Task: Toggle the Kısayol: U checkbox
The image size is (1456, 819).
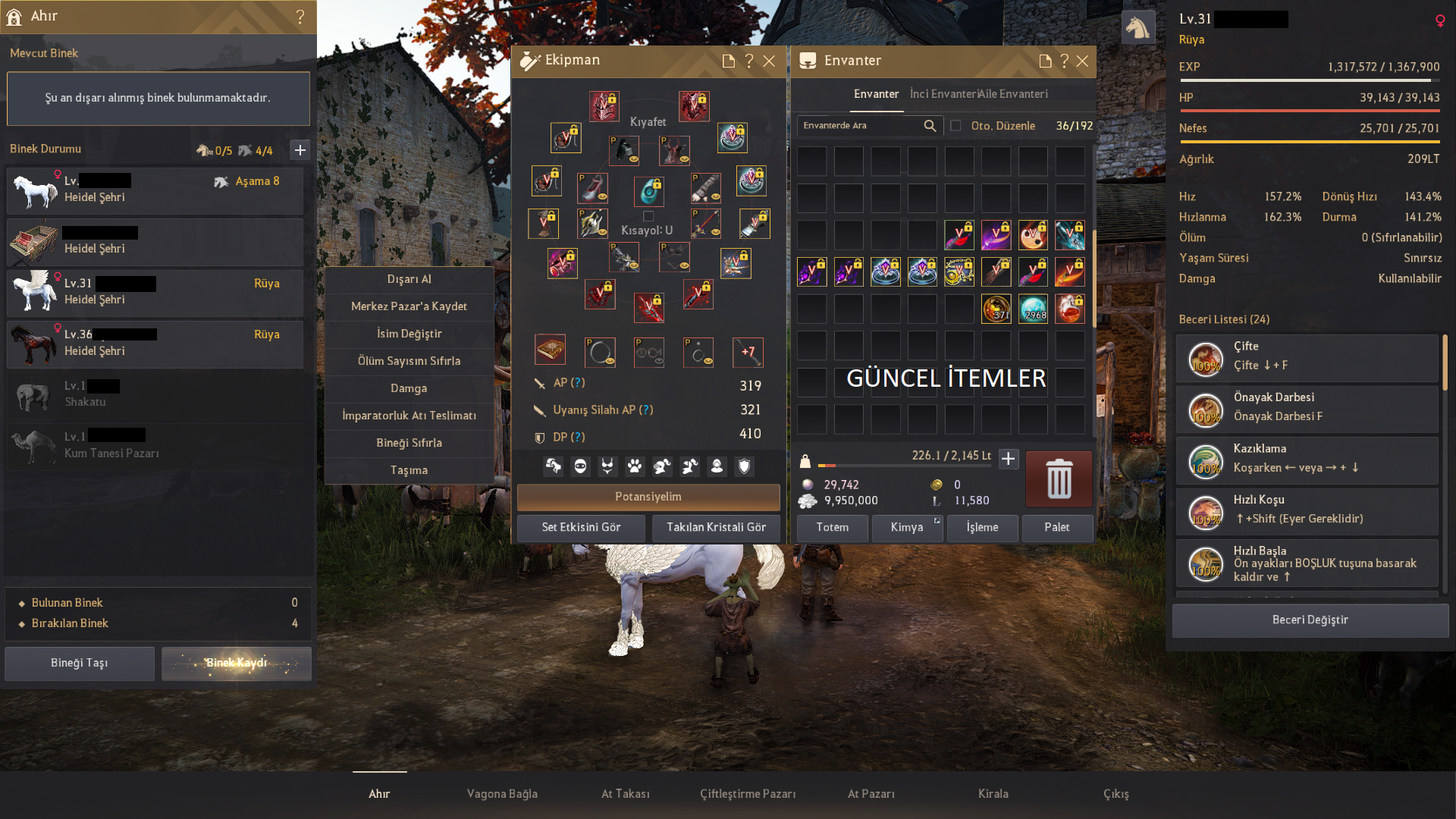Action: point(648,215)
